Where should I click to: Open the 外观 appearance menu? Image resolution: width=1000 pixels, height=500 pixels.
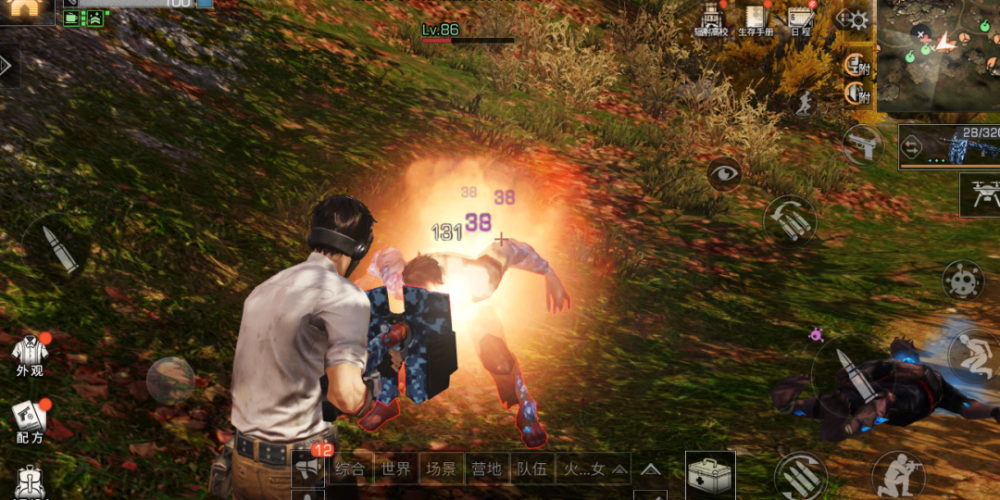click(x=30, y=355)
